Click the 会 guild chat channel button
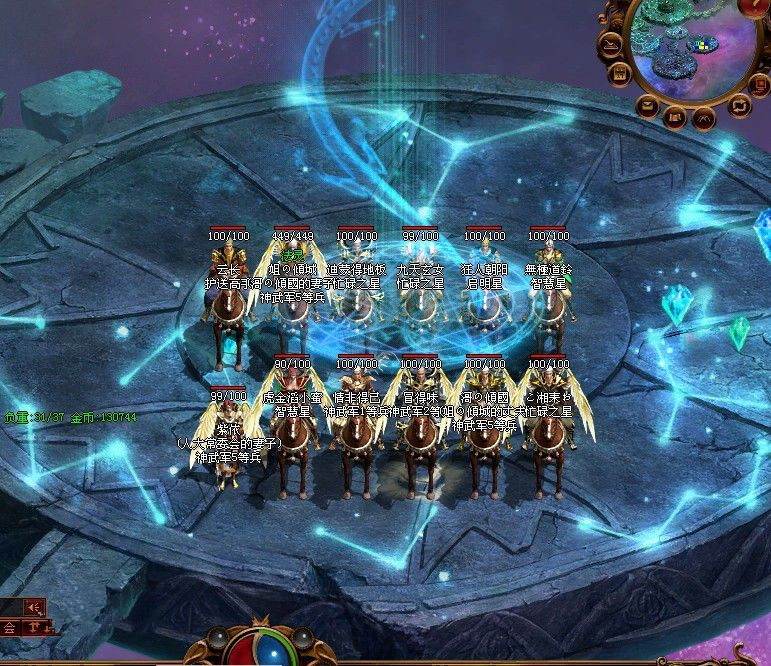Screen dimensions: 771x666 pyautogui.click(x=9, y=628)
